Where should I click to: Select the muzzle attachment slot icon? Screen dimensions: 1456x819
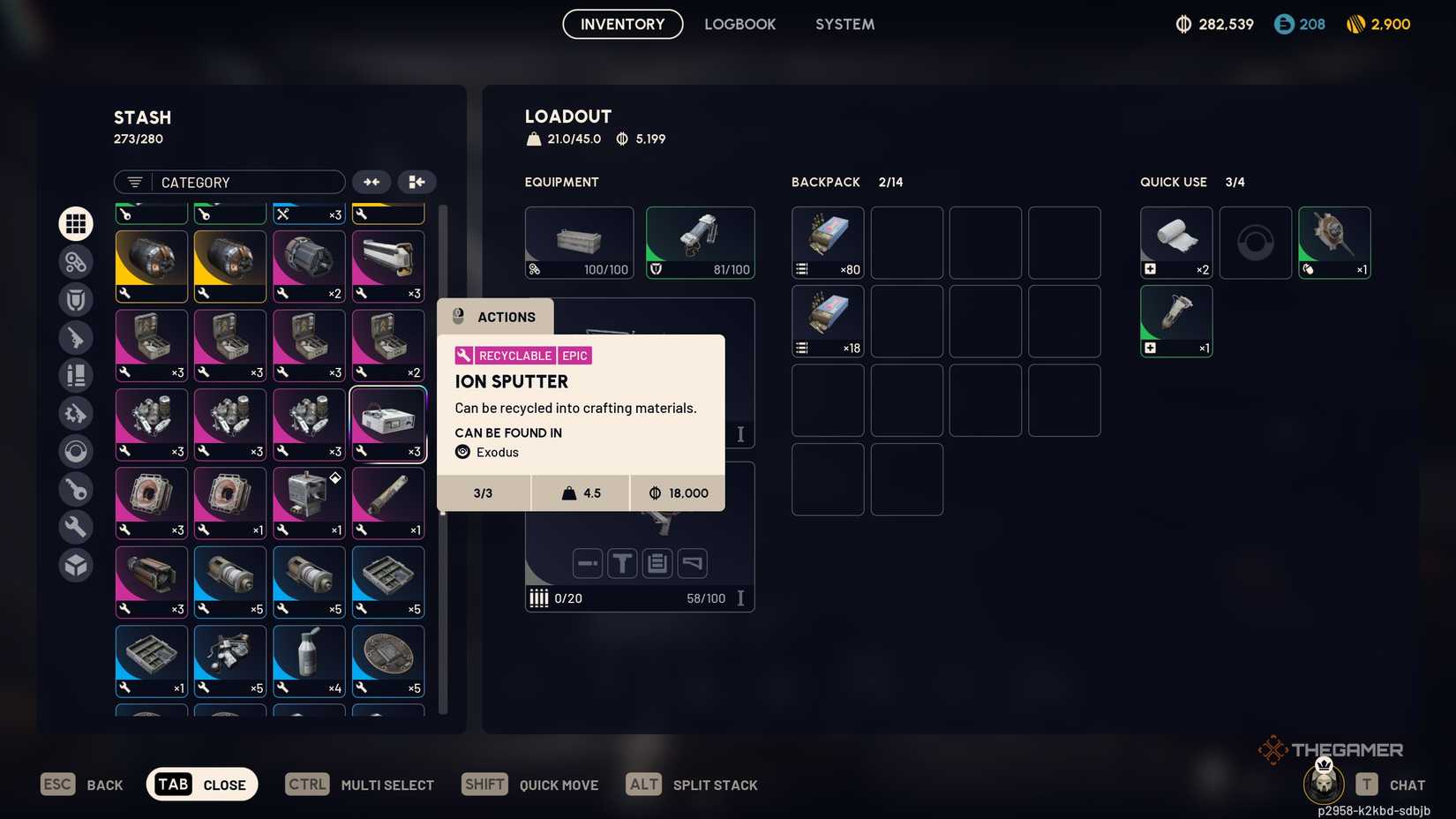(587, 563)
